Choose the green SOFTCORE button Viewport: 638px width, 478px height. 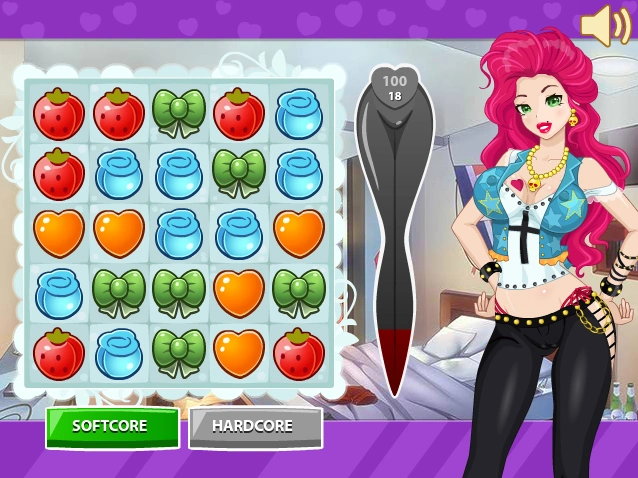112,427
